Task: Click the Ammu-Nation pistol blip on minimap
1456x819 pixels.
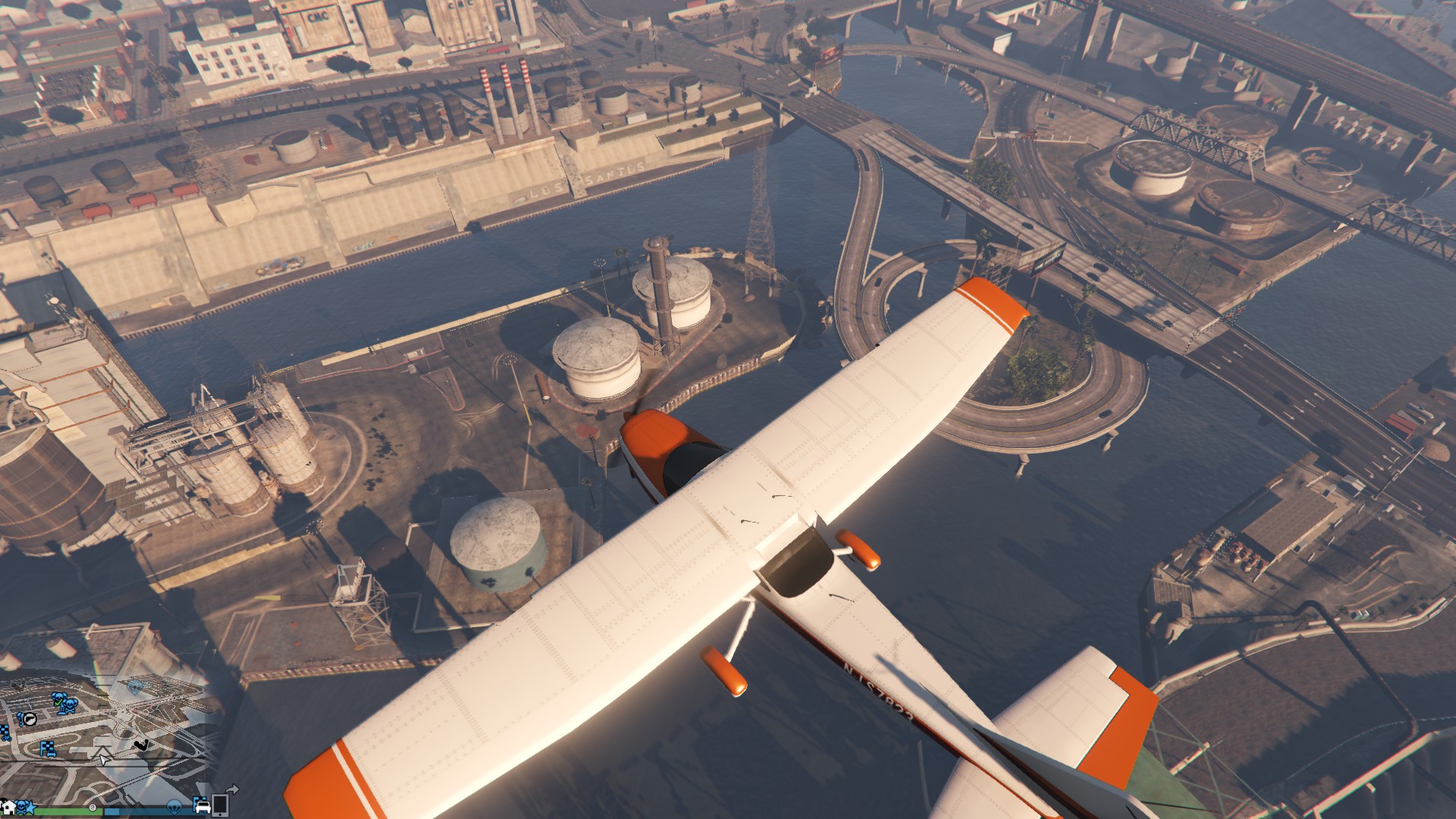Action: [x=30, y=719]
